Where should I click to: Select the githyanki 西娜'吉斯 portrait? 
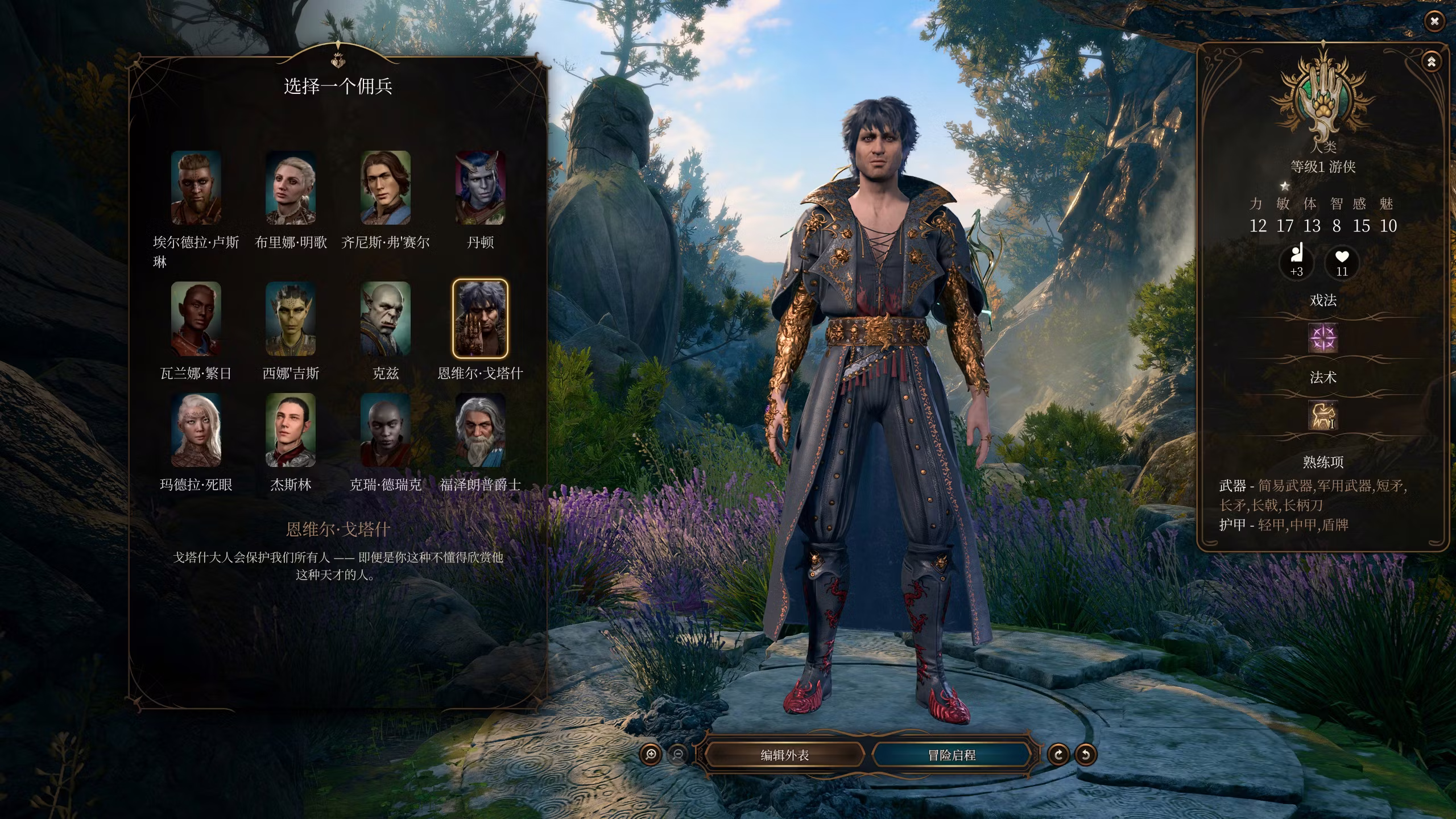pyautogui.click(x=291, y=318)
